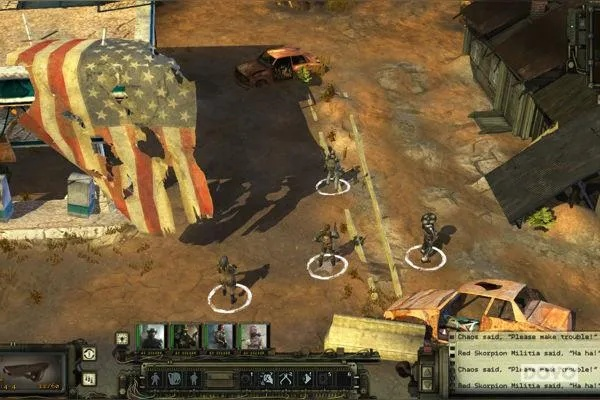This screenshot has width=600, height=400.
Task: Activate hotbar skill slot numbered 4
Action: pos(306,379)
